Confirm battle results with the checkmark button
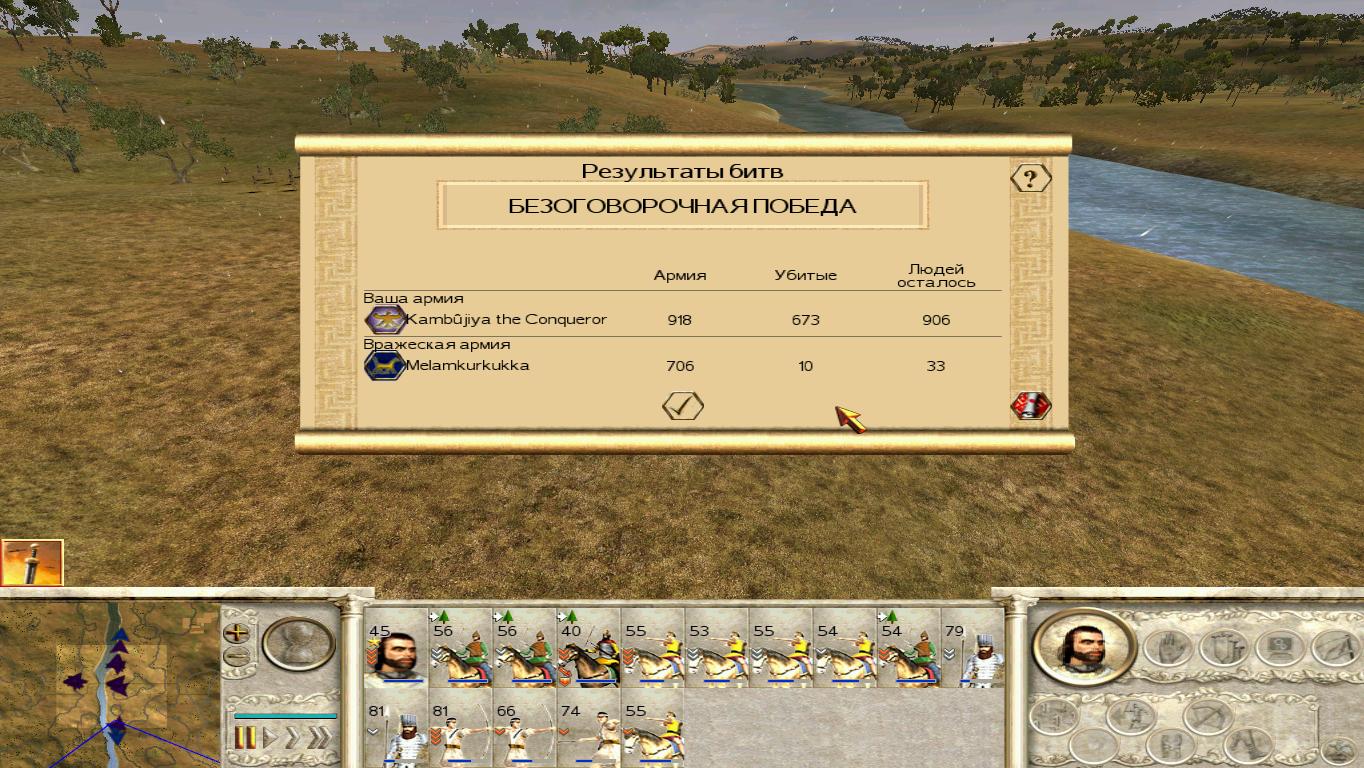 [683, 405]
